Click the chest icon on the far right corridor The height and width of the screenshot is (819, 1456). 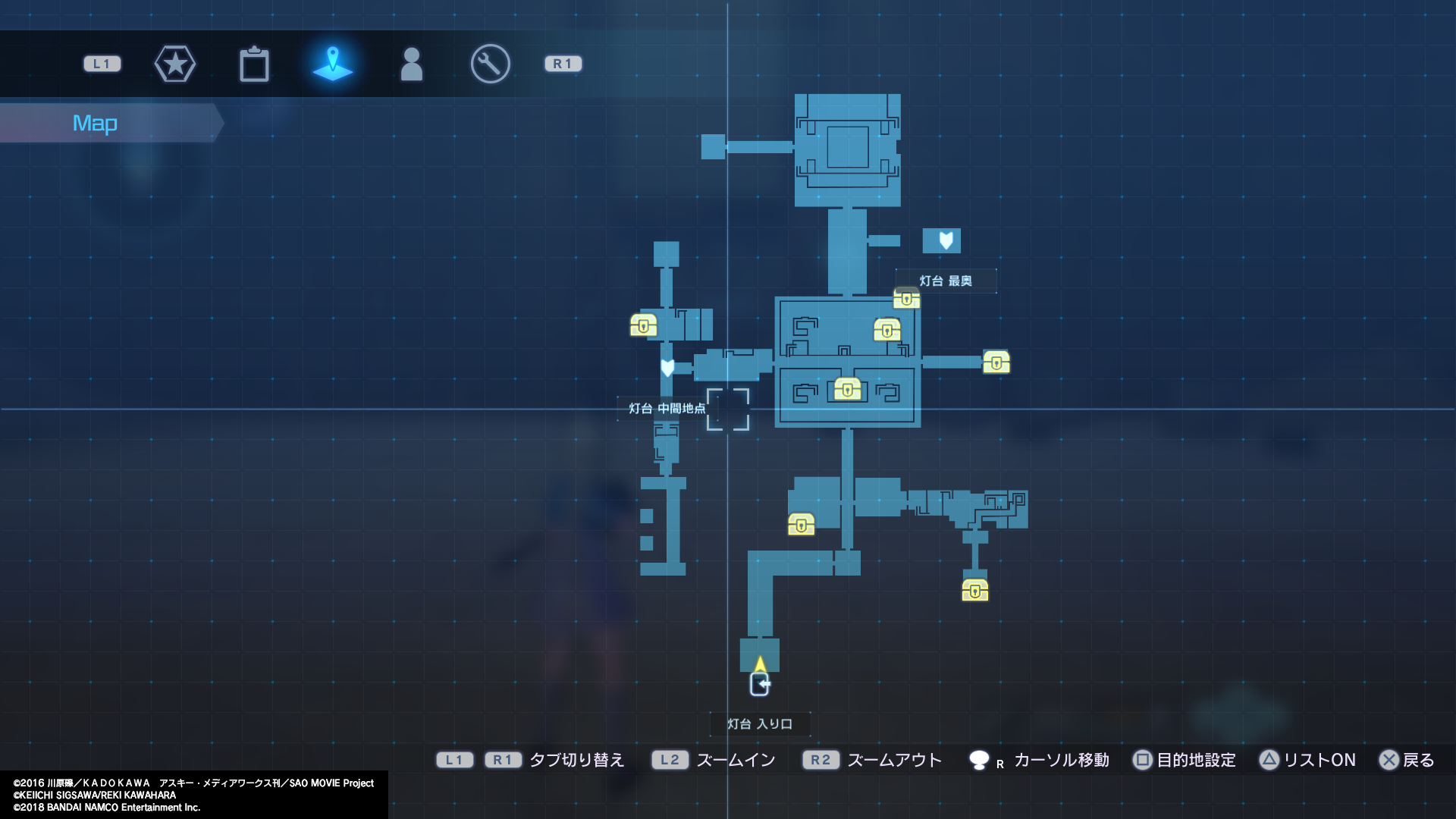(x=996, y=363)
